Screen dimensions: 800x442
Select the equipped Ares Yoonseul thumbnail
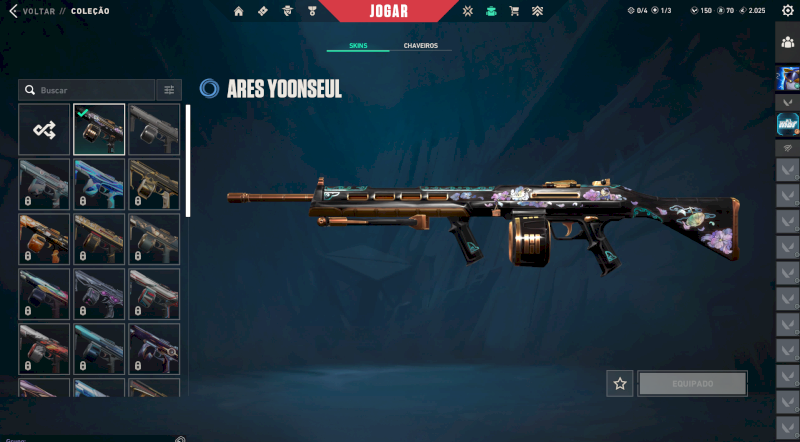(x=99, y=129)
